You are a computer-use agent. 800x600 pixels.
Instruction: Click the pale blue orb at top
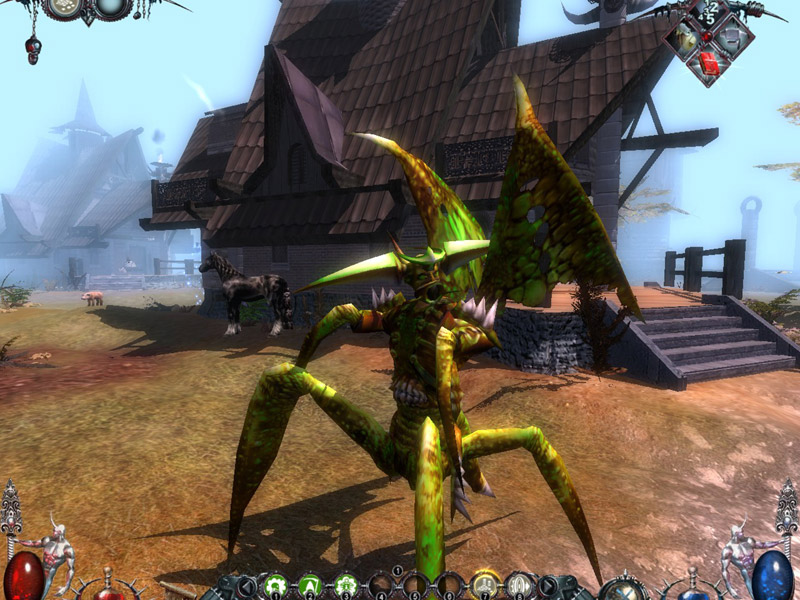[111, 6]
